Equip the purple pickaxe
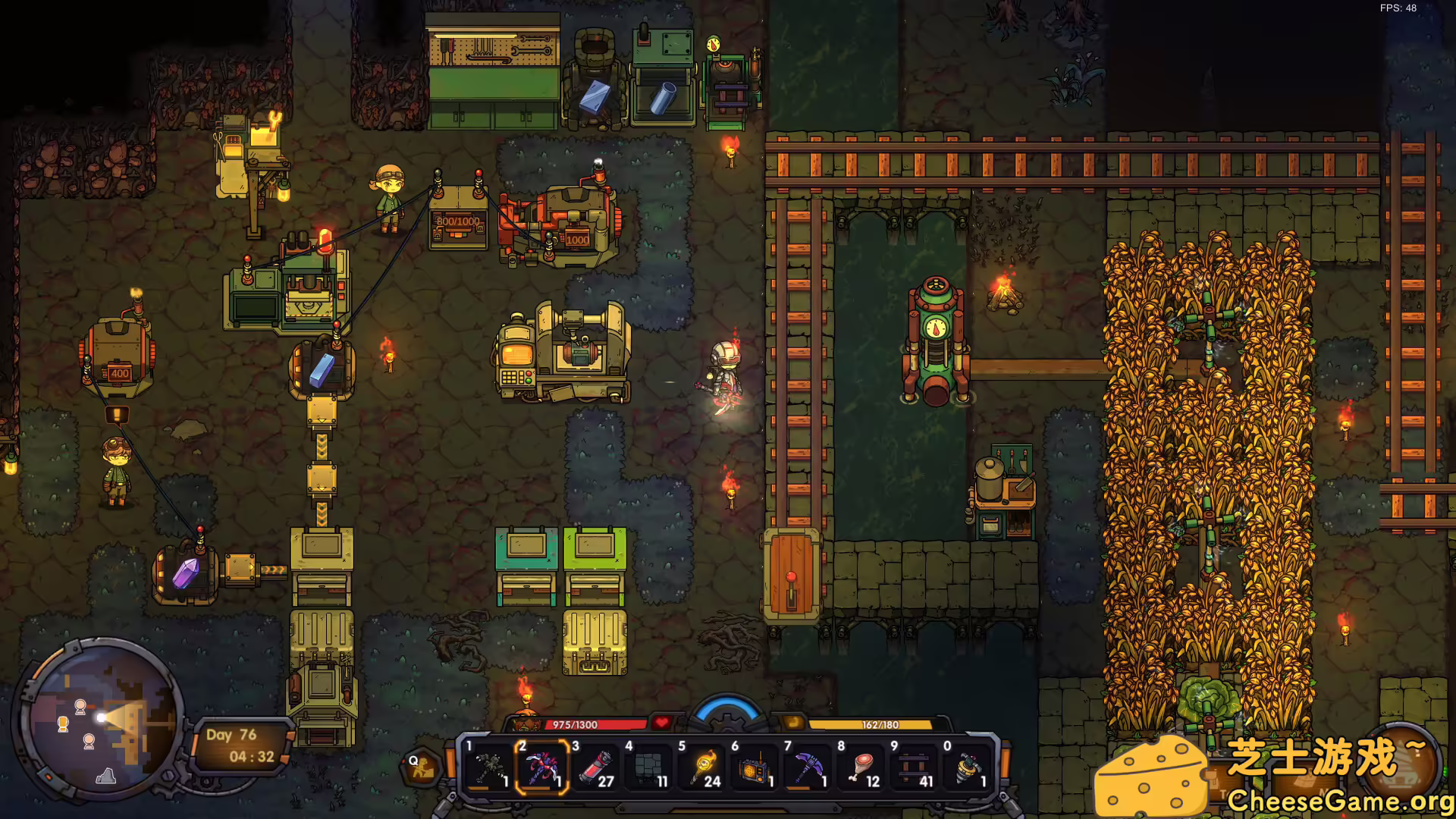The image size is (1456, 819). point(807,767)
